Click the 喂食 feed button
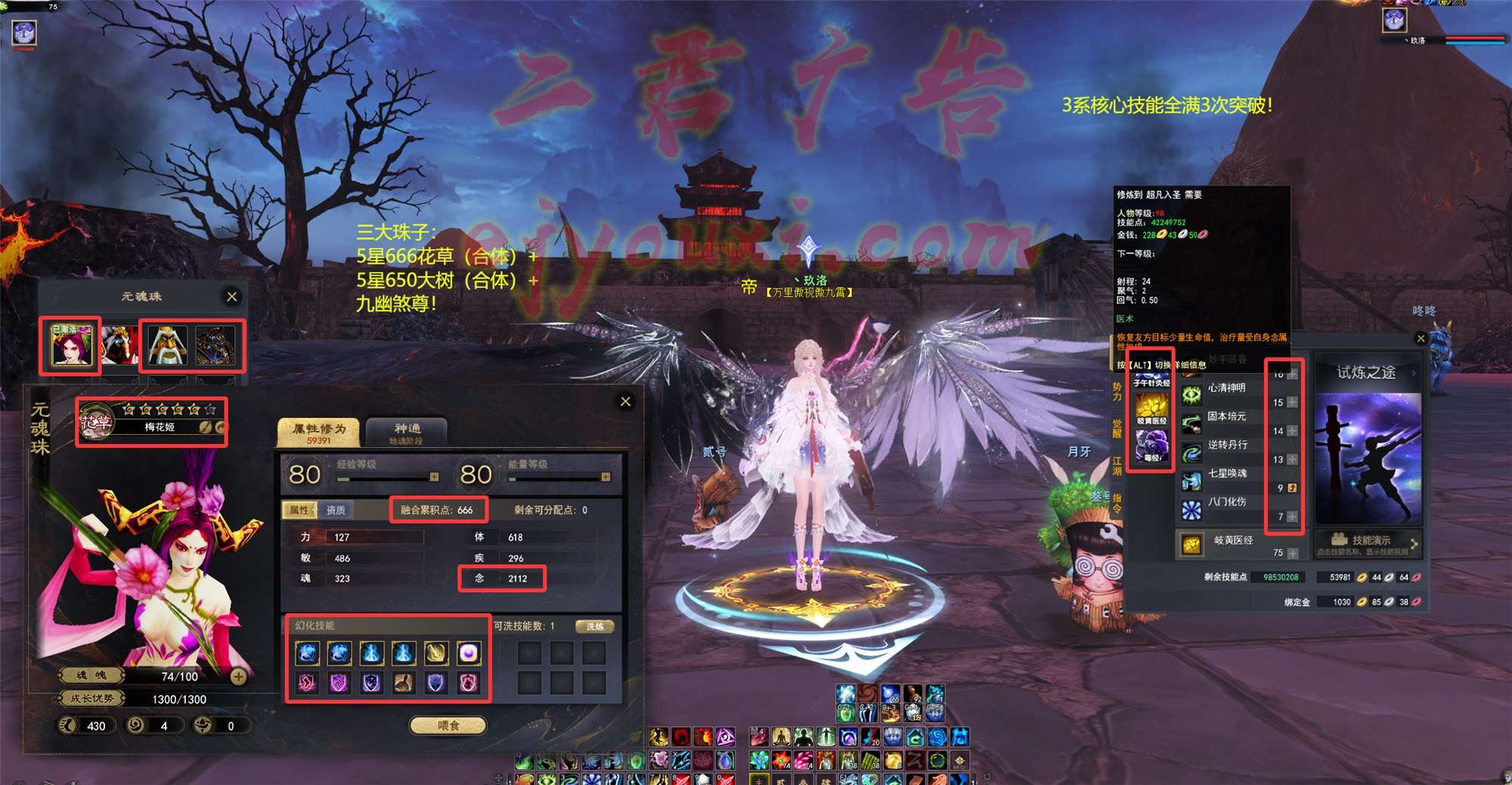The height and width of the screenshot is (785, 1512). 448,725
